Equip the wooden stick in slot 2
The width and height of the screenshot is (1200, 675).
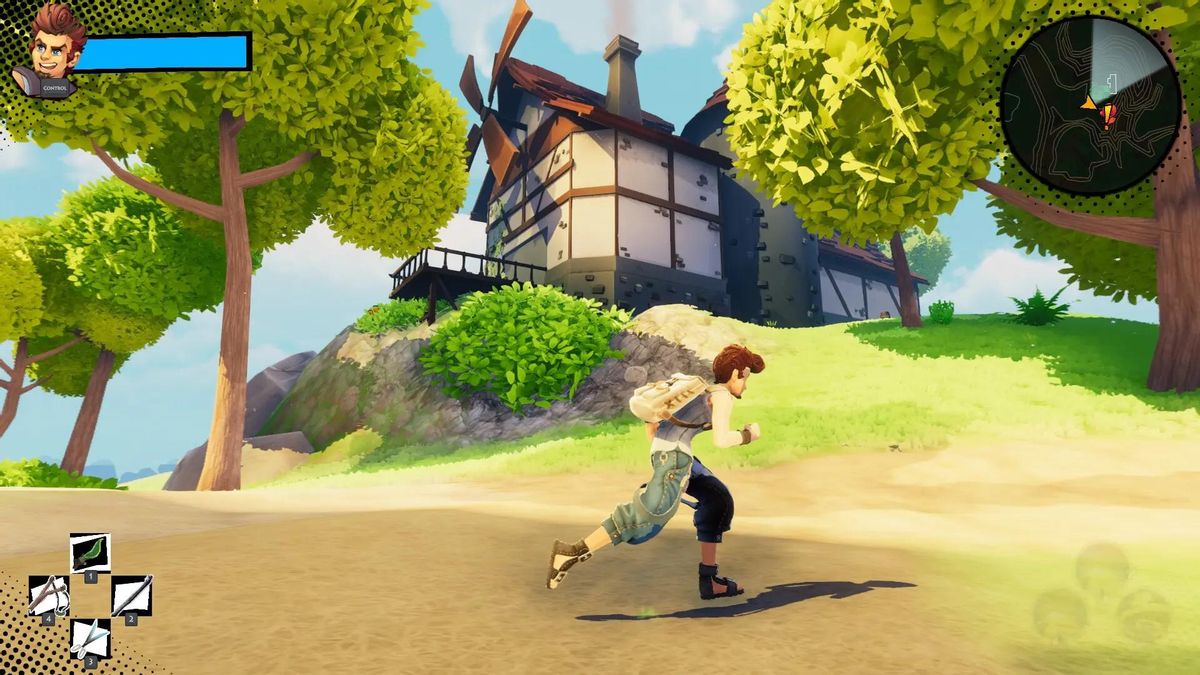pos(131,595)
